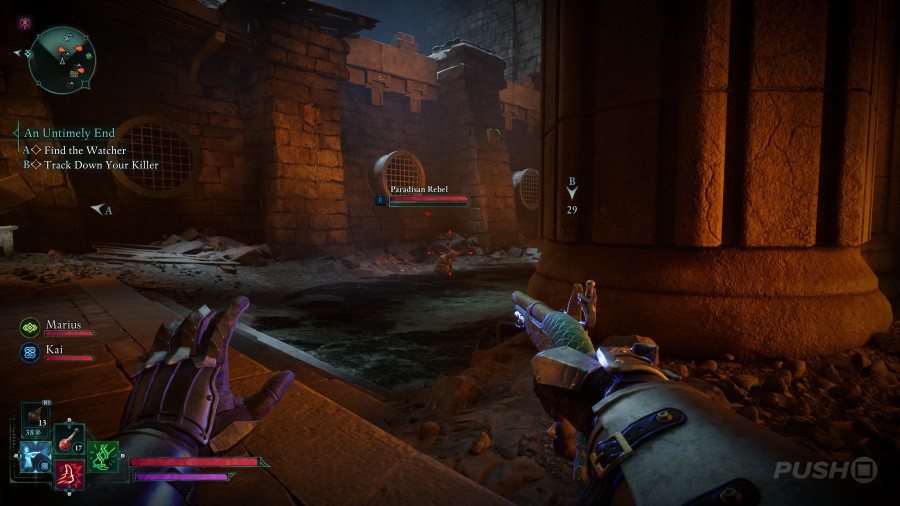Choose the Find the Watcher objective
900x506 pixels.
pos(84,150)
